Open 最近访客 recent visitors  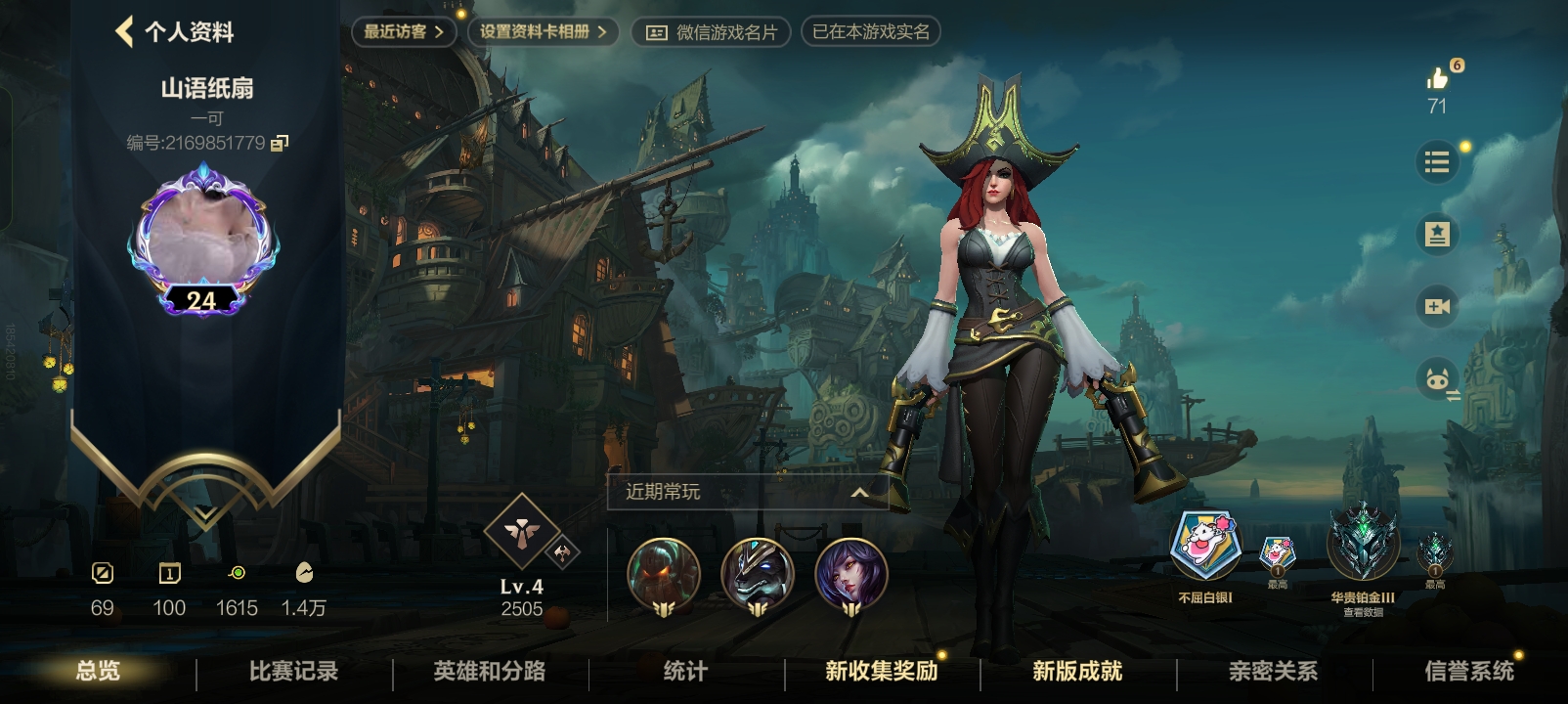tap(402, 30)
